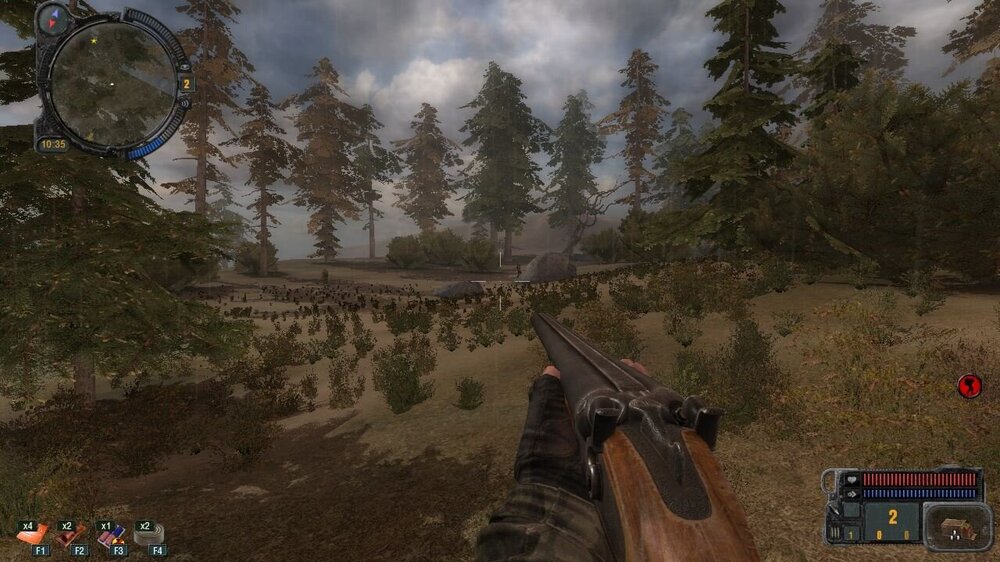Select the F3 quick slot medkit
The width and height of the screenshot is (1000, 562).
(x=111, y=535)
